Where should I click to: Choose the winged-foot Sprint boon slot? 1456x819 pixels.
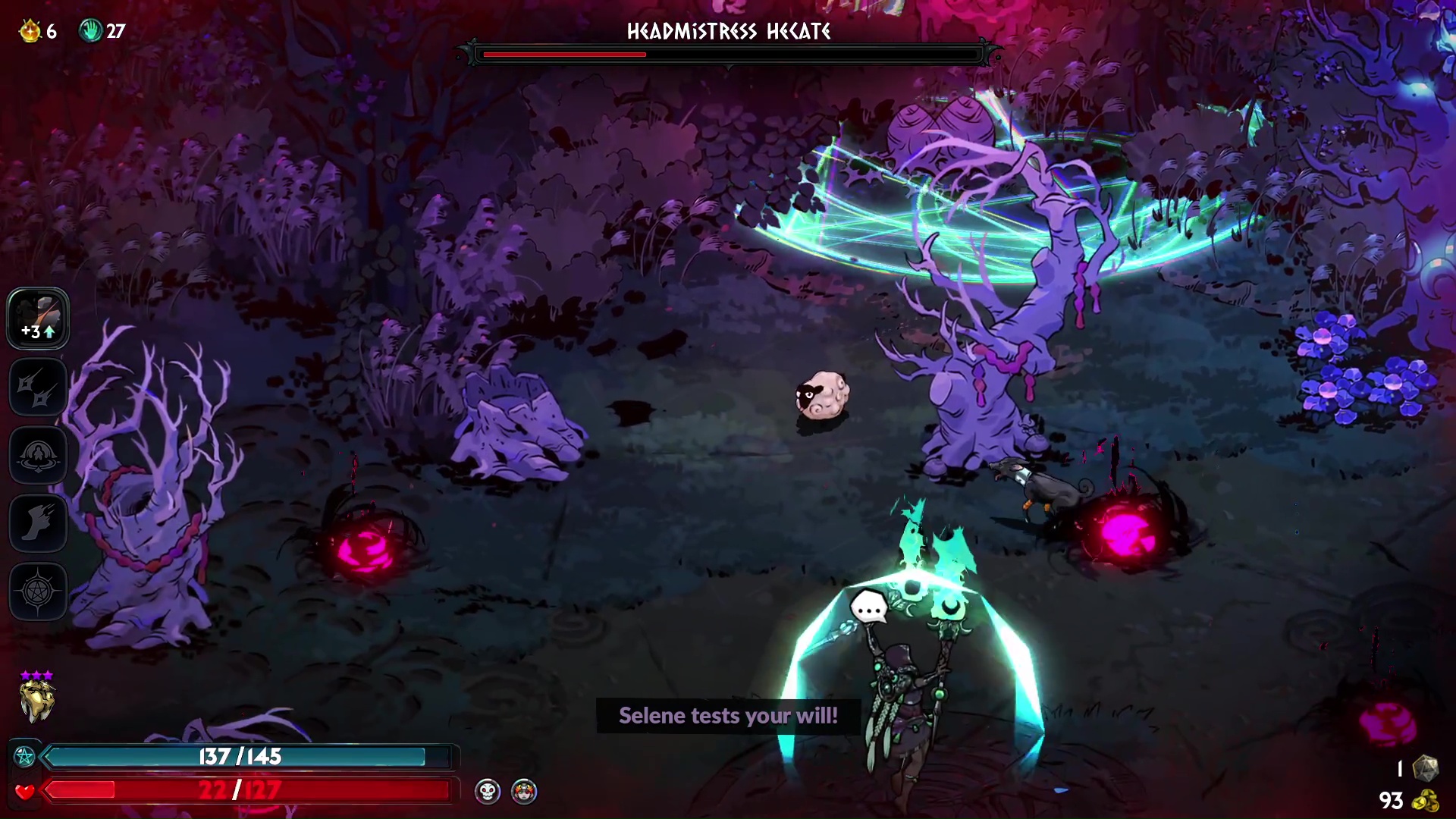point(38,523)
